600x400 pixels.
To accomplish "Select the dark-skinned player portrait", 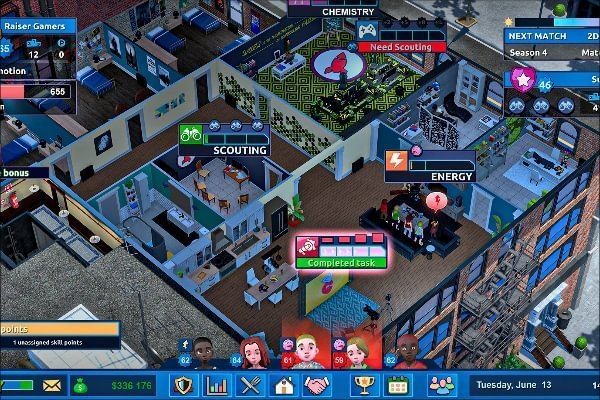I will (x=203, y=353).
